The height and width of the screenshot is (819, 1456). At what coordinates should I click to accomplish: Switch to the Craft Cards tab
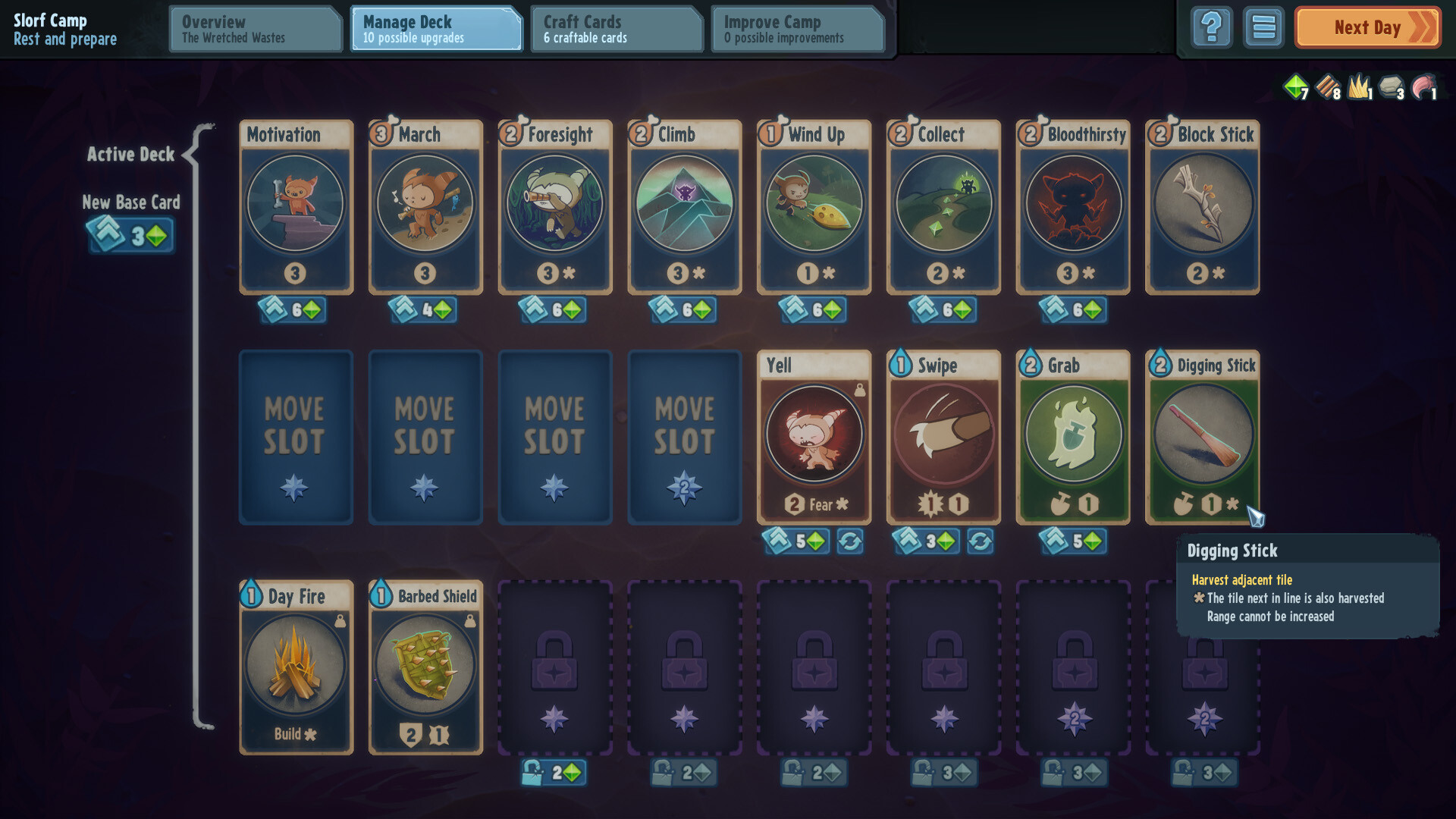tap(616, 29)
